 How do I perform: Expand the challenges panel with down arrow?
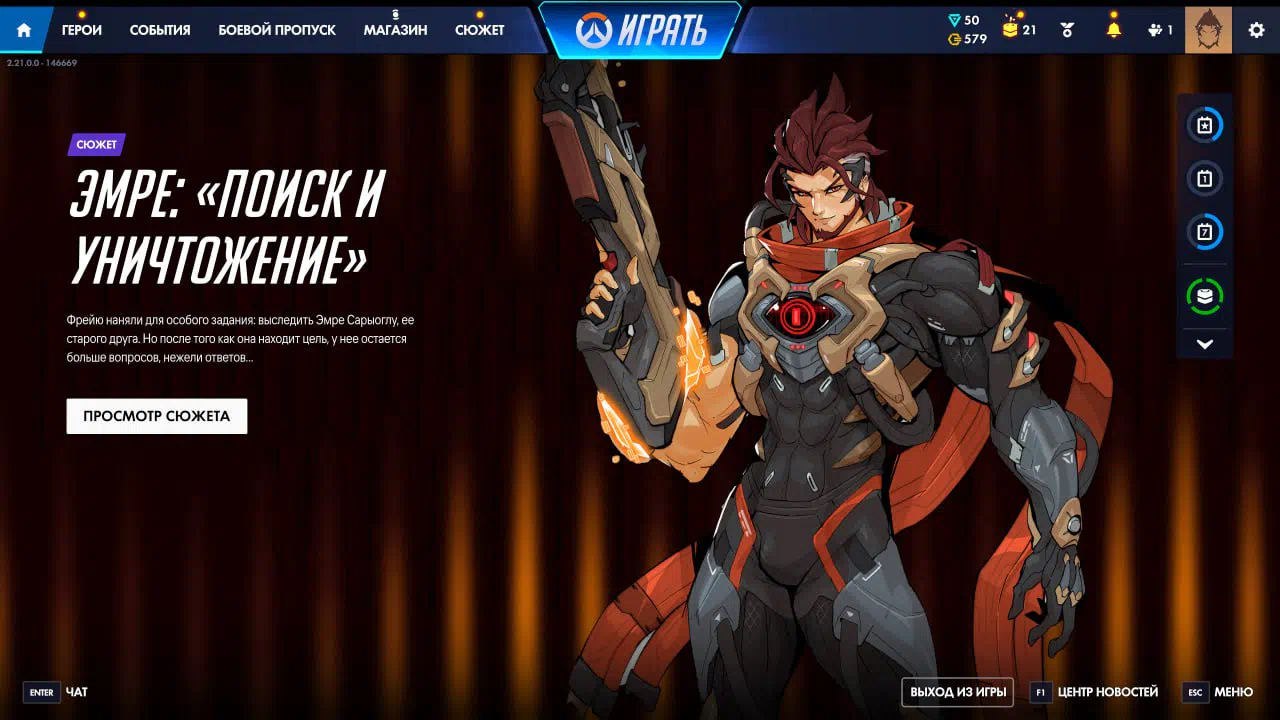click(1205, 344)
